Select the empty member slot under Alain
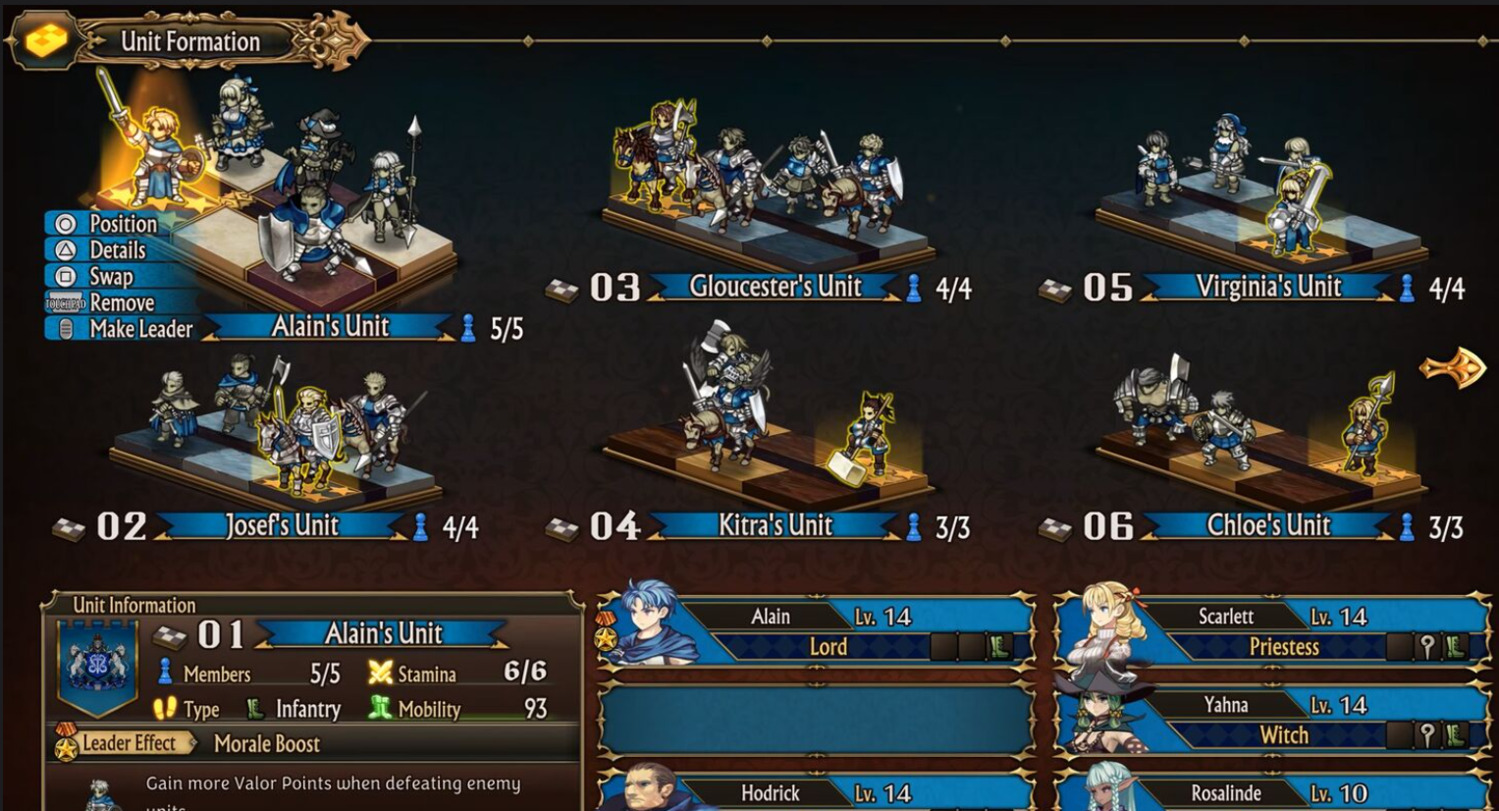The width and height of the screenshot is (1499, 811). coord(817,720)
